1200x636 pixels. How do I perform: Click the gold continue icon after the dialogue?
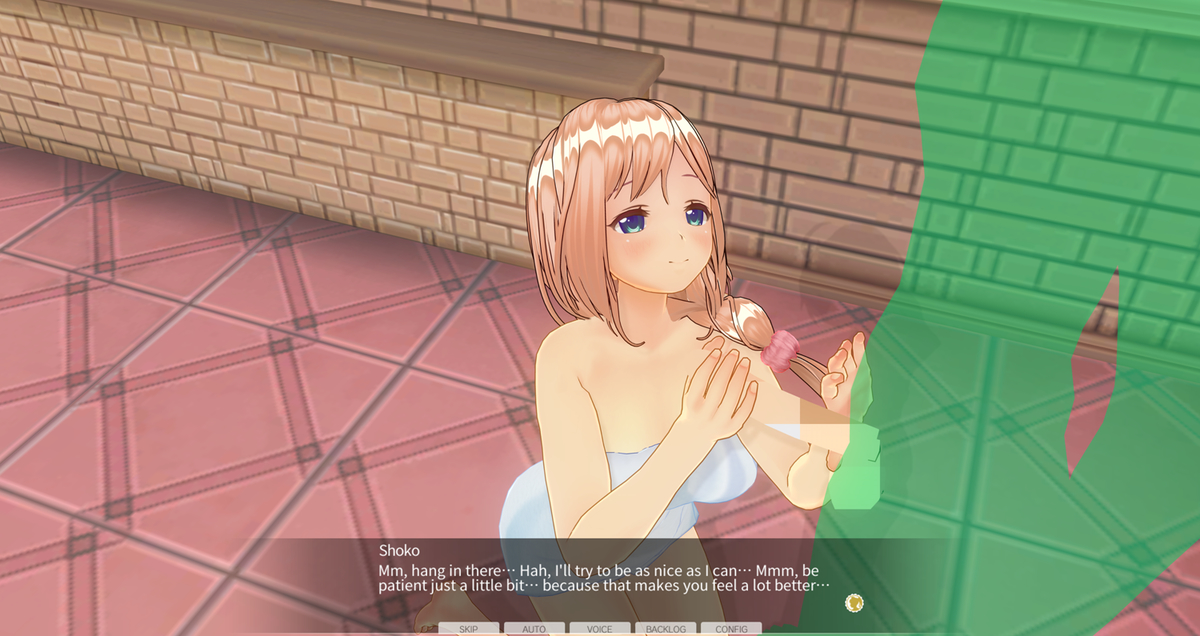click(x=854, y=602)
